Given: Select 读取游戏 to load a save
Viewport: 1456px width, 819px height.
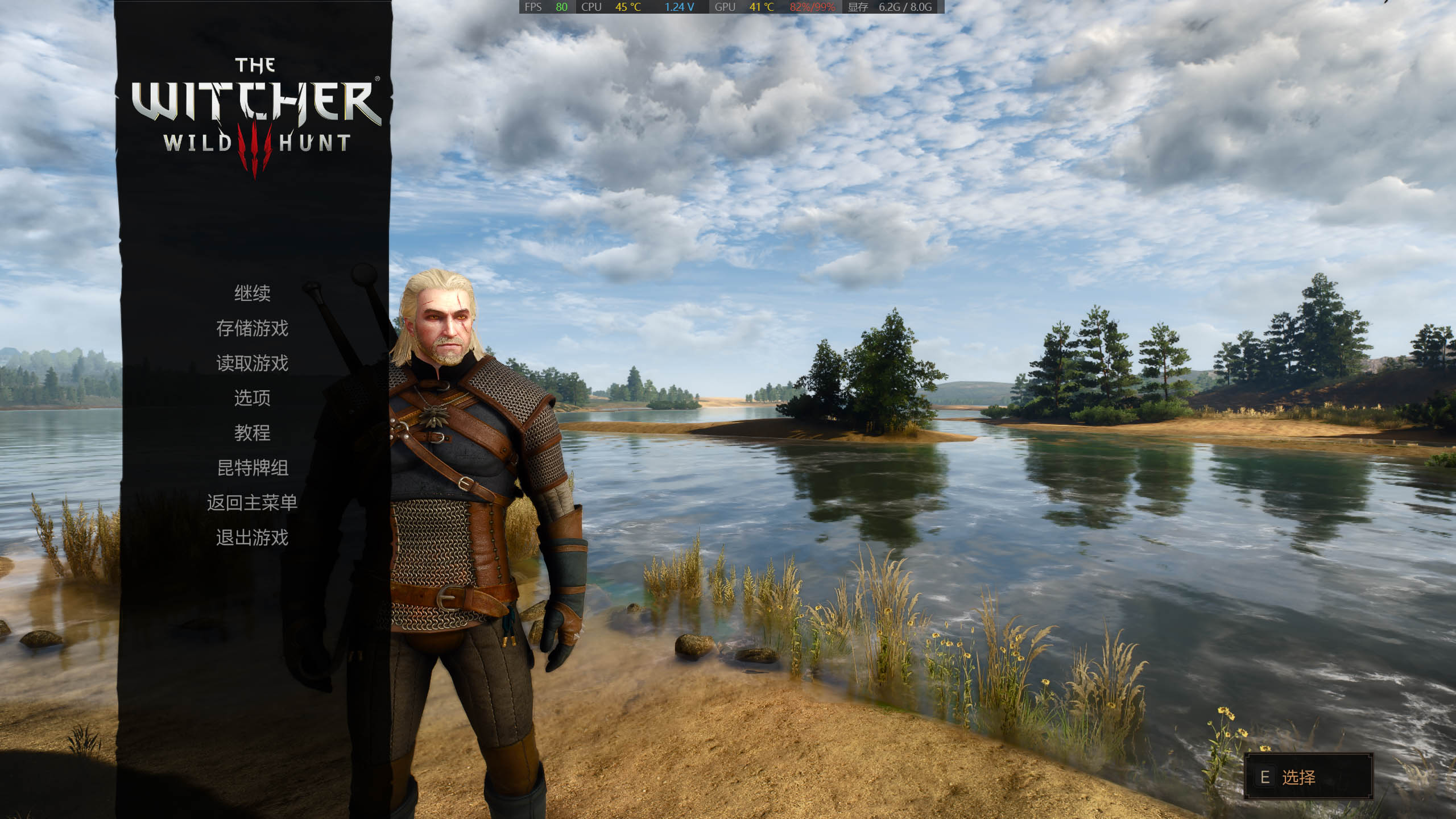Looking at the screenshot, I should click(x=252, y=363).
